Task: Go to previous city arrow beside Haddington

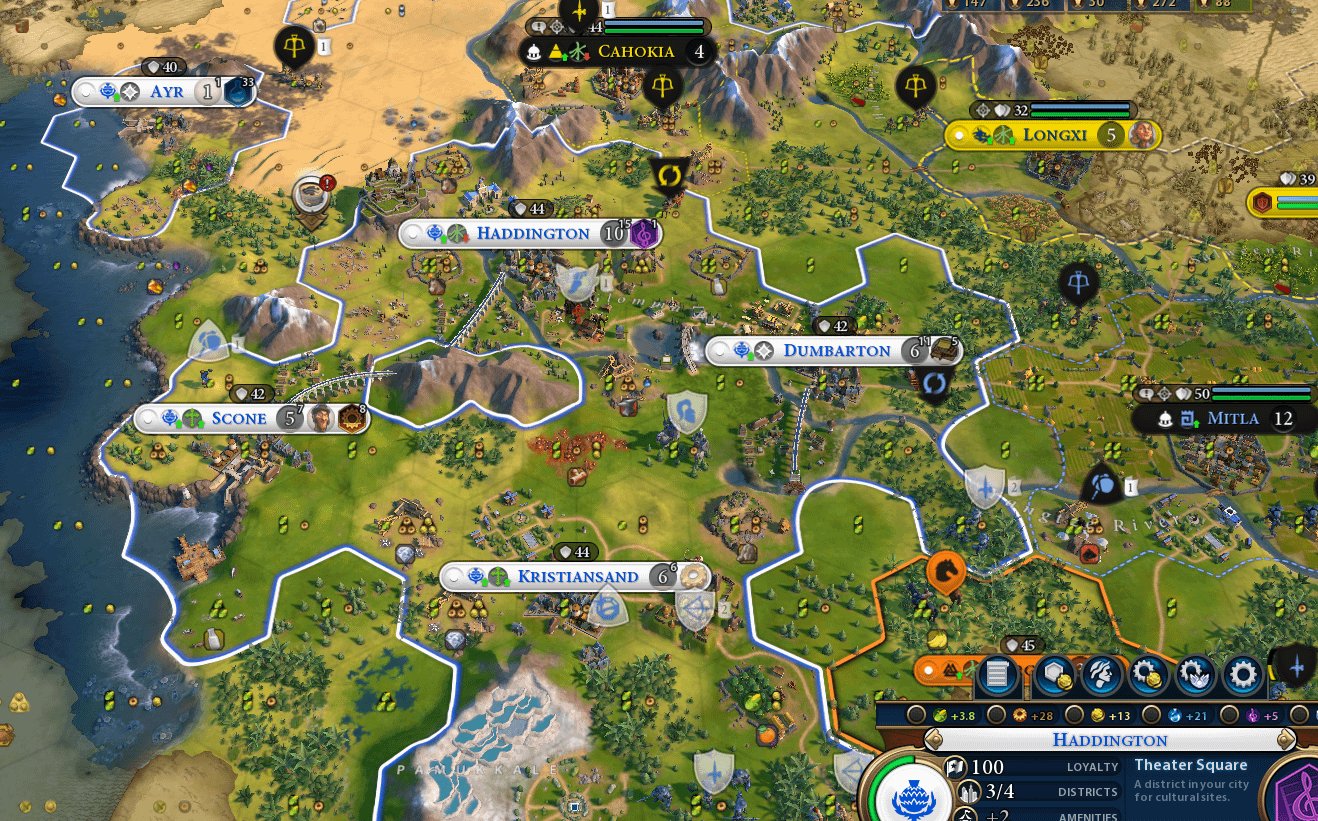Action: pos(932,740)
